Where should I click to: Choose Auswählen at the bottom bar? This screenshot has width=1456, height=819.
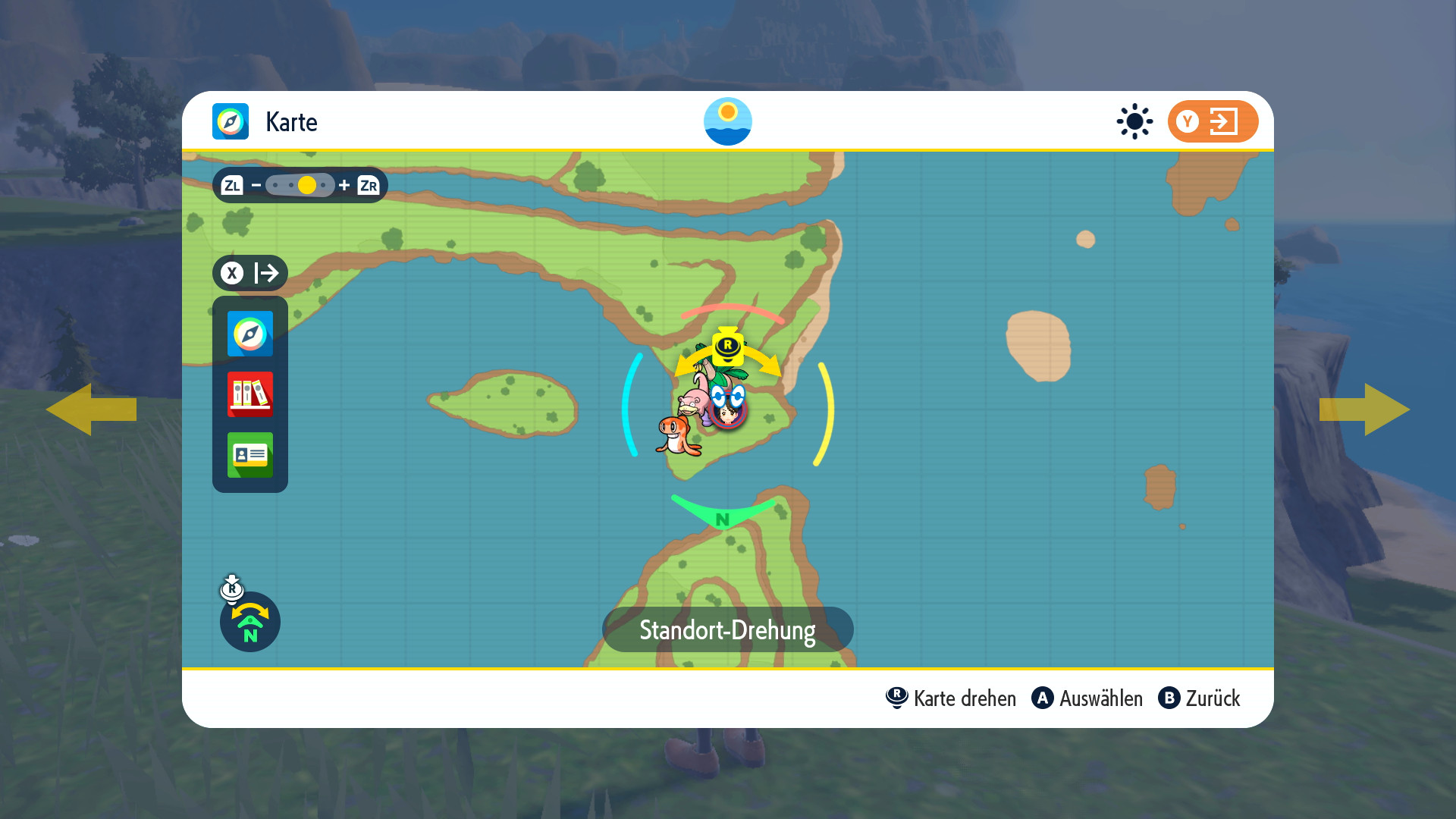(1087, 698)
